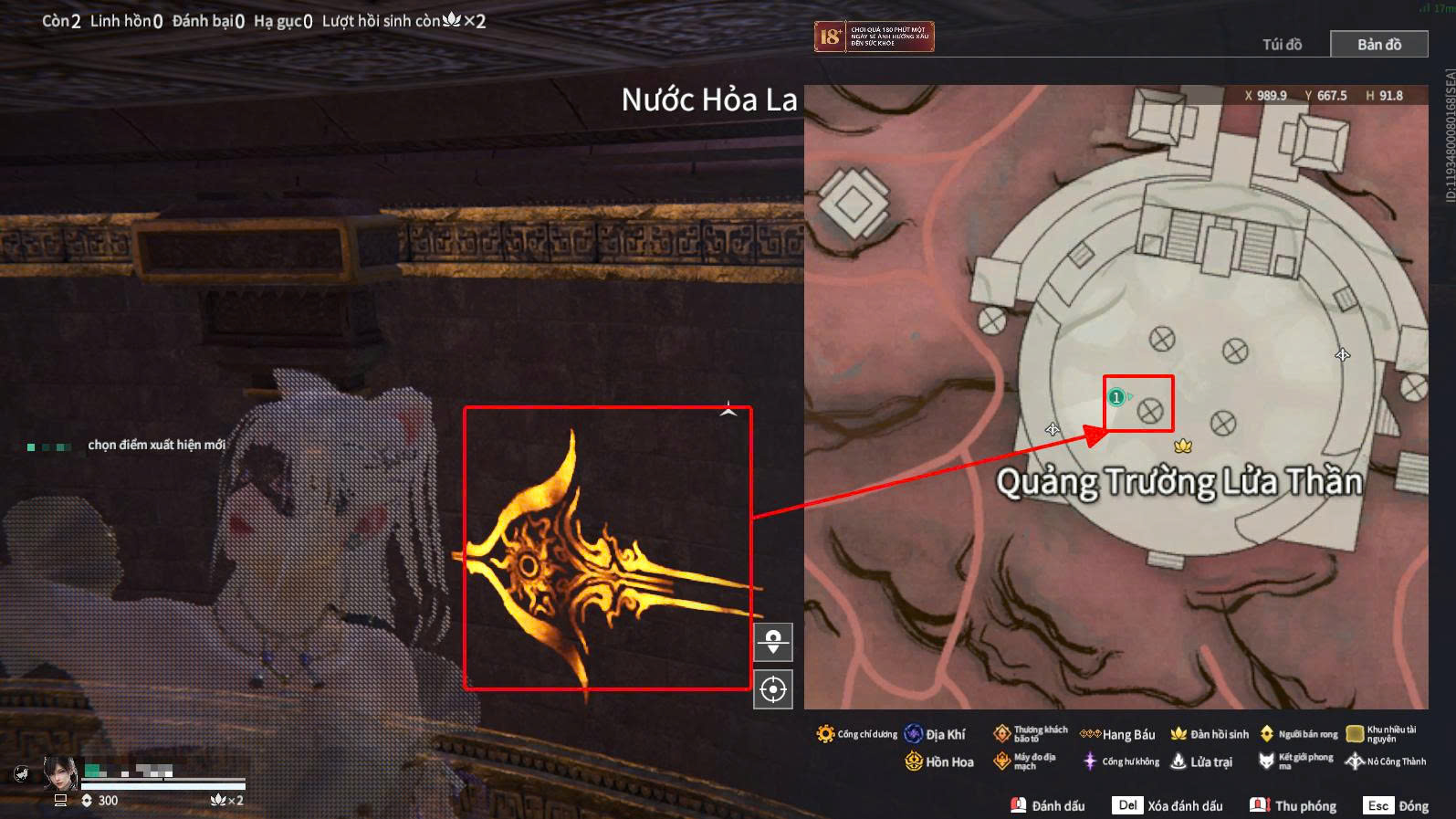Select the Bản đồ map tab
The width and height of the screenshot is (1456, 819).
click(1378, 44)
